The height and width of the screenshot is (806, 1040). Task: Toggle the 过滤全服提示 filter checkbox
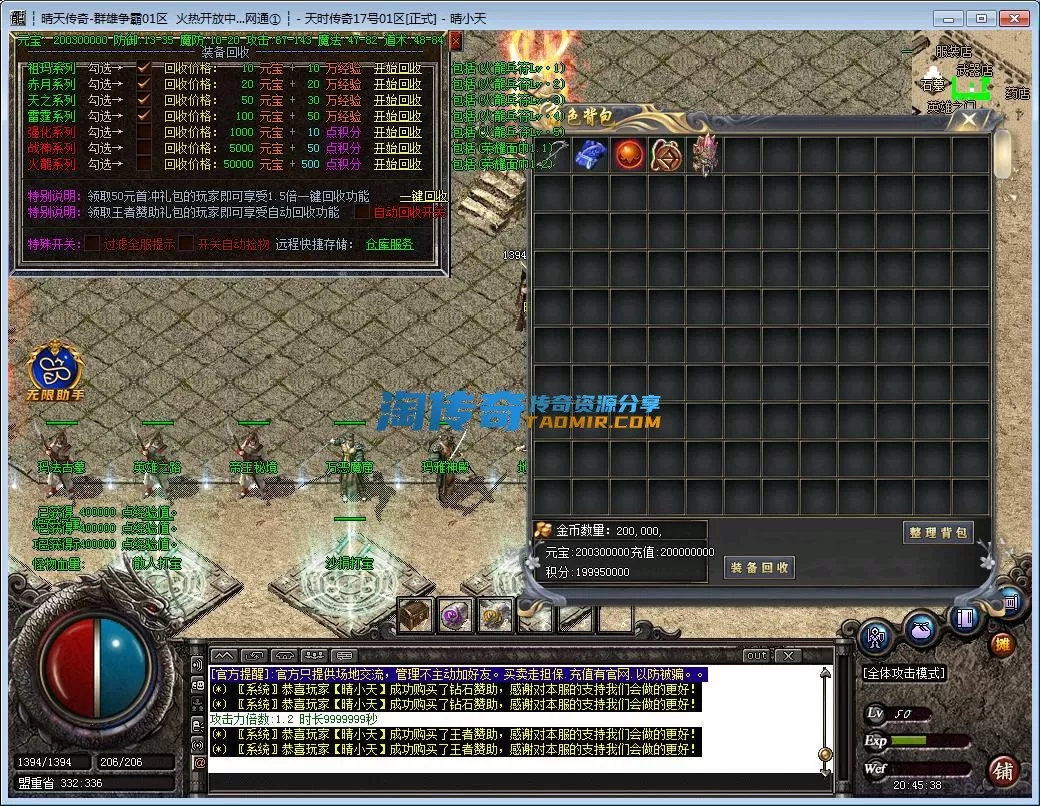[x=92, y=243]
